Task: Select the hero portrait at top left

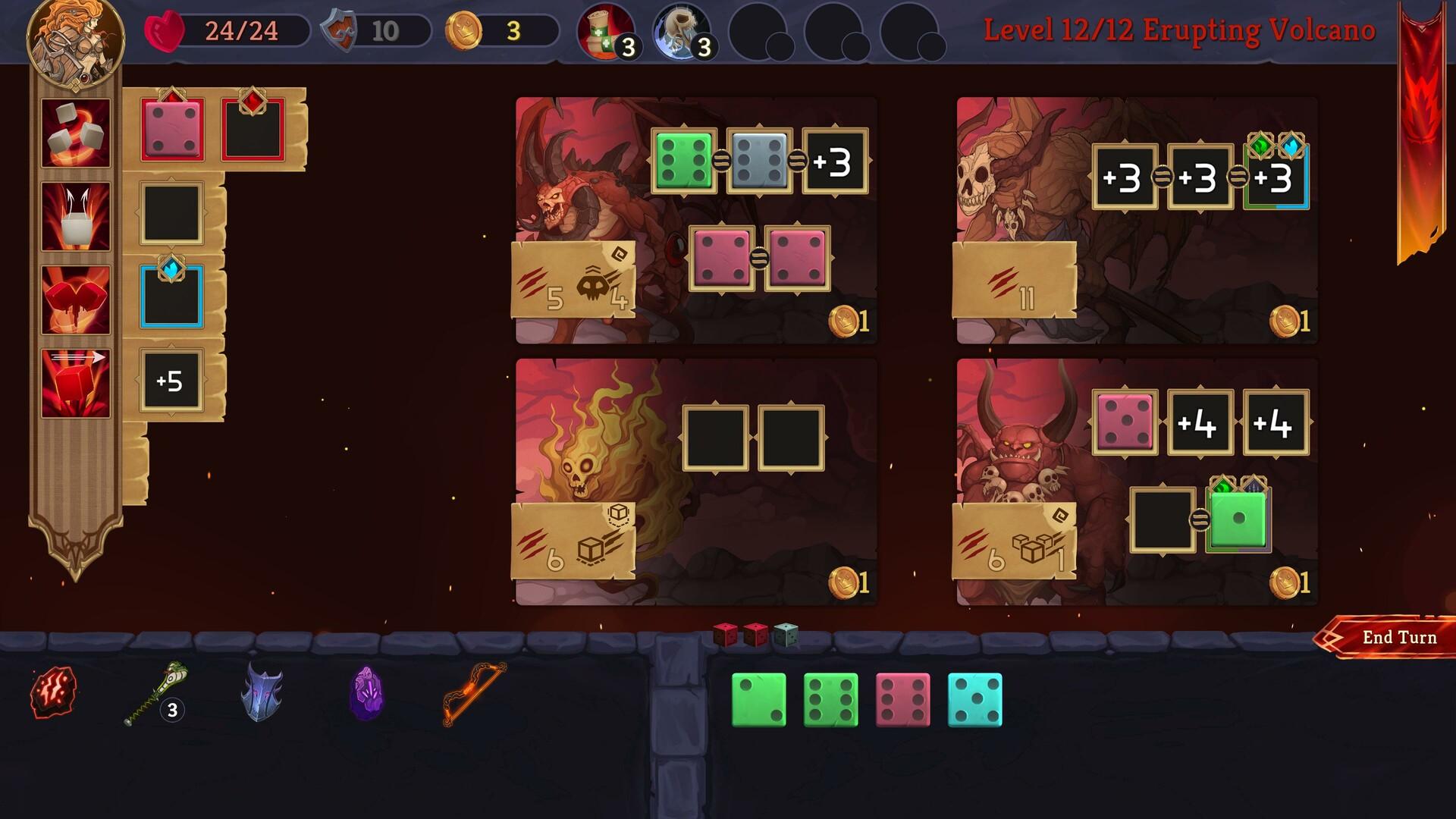Action: click(x=76, y=42)
